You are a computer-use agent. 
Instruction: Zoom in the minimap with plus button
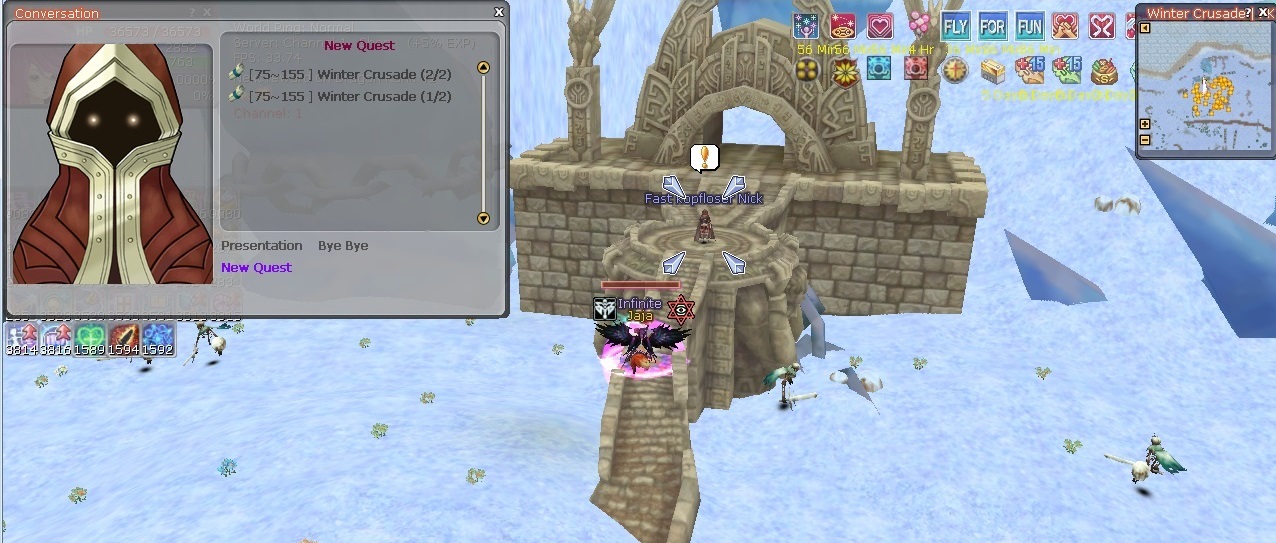1145,124
